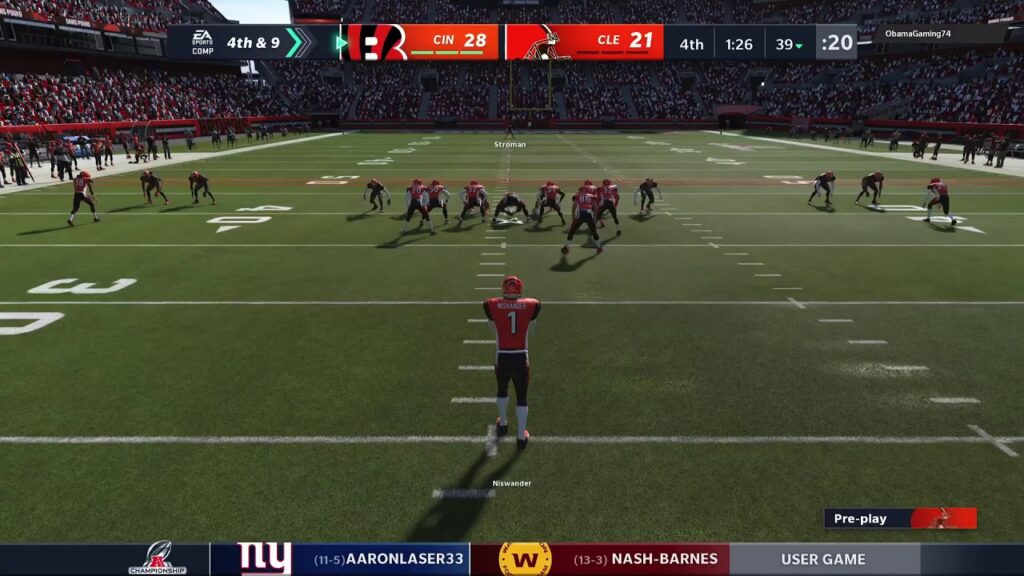Select the AARONLASER33 player entry
The width and height of the screenshot is (1024, 576).
390,560
